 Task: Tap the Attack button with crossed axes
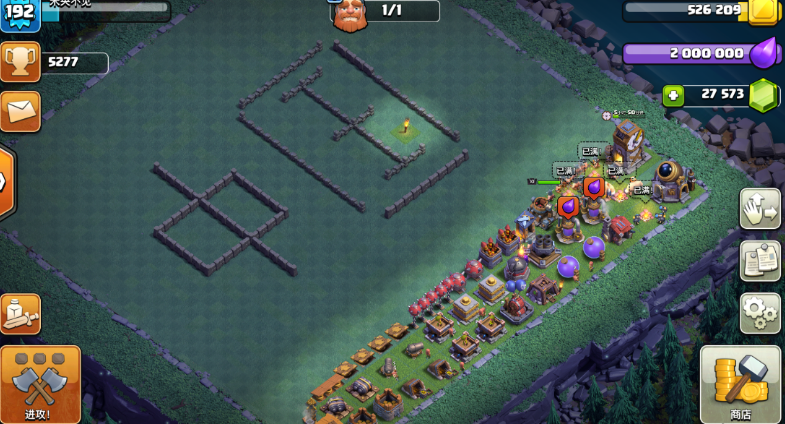pos(40,385)
